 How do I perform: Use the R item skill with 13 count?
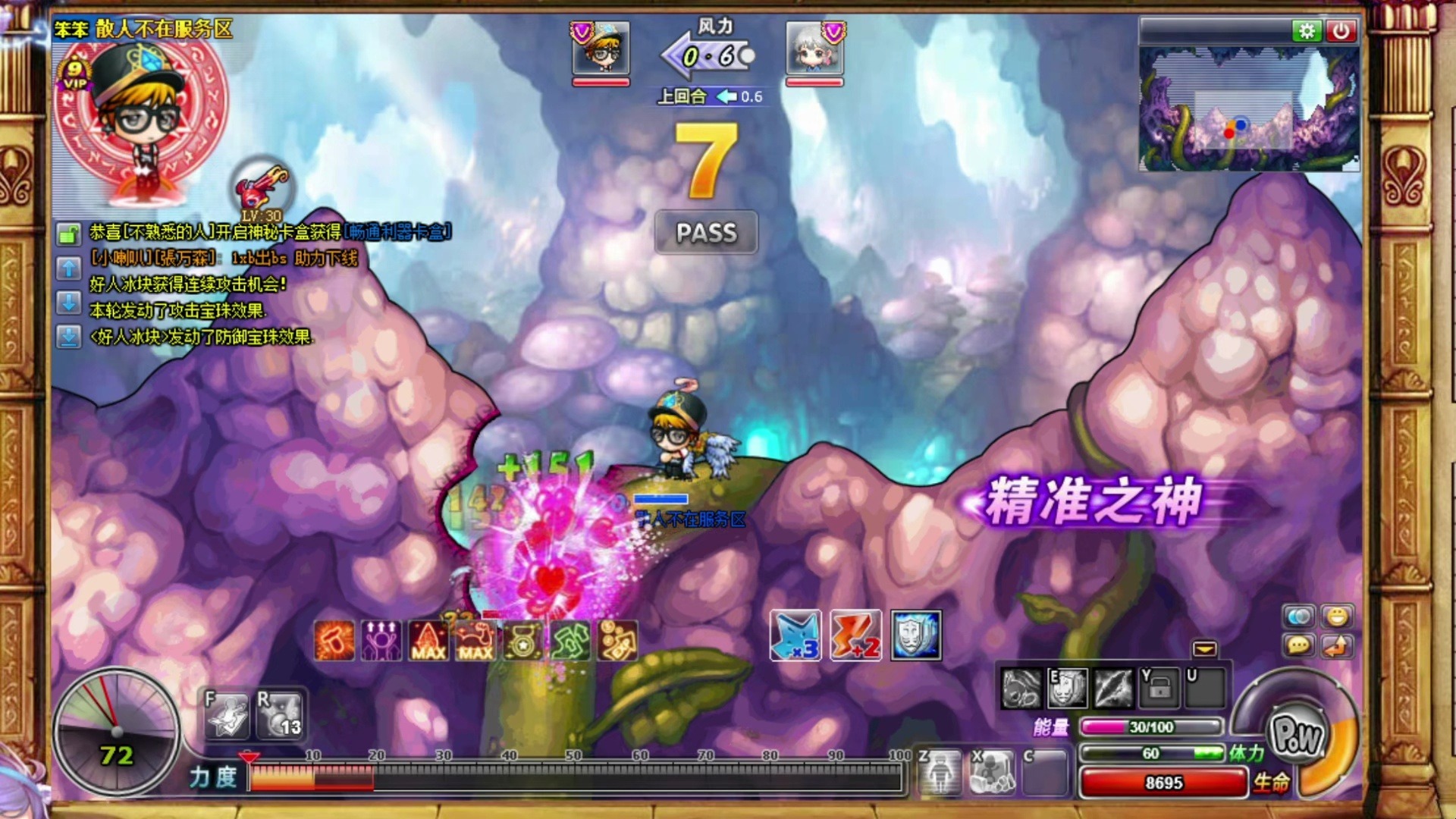pyautogui.click(x=280, y=714)
